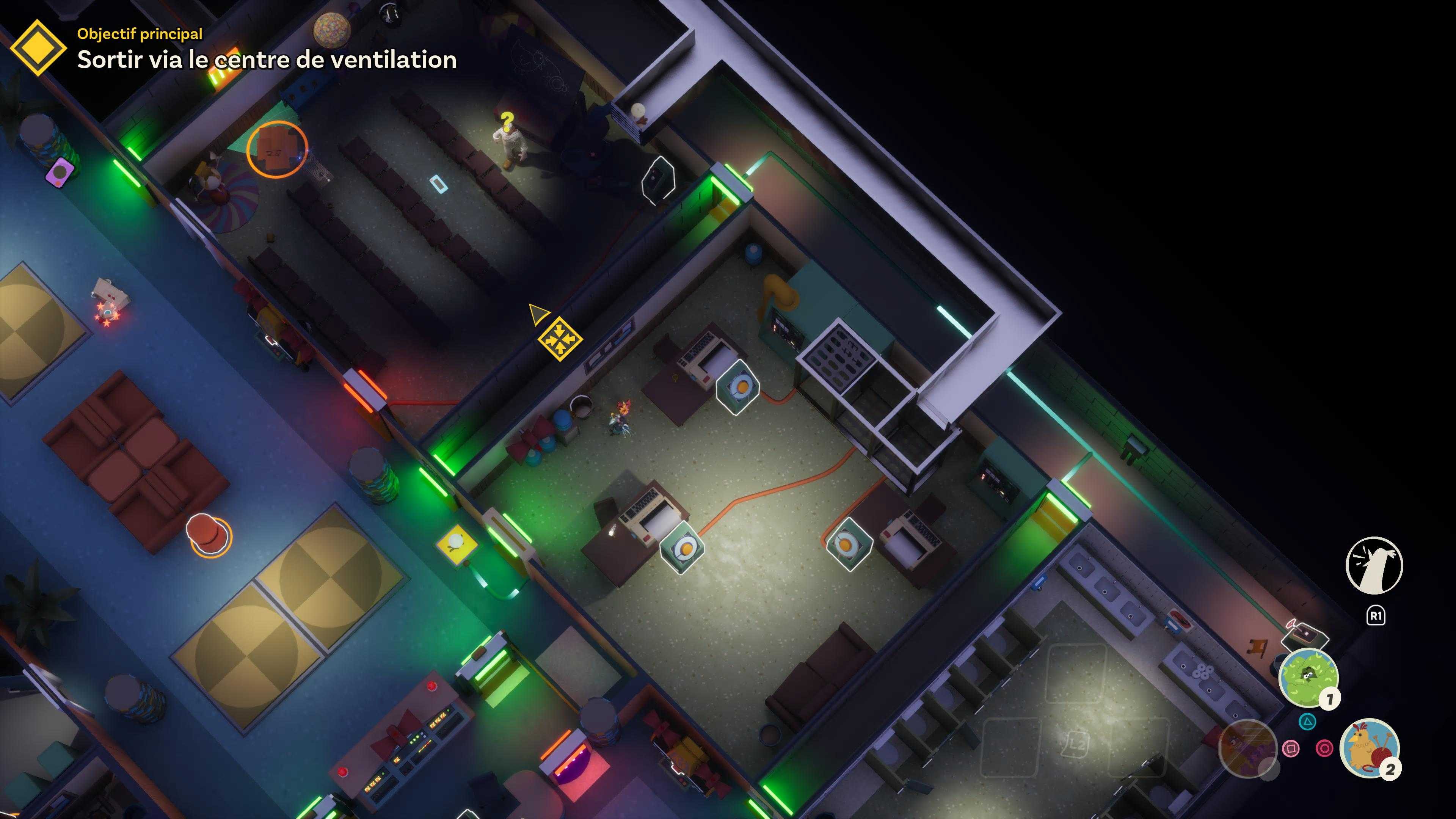Use the green bush disguise ability
The height and width of the screenshot is (819, 1456).
coord(1308,677)
